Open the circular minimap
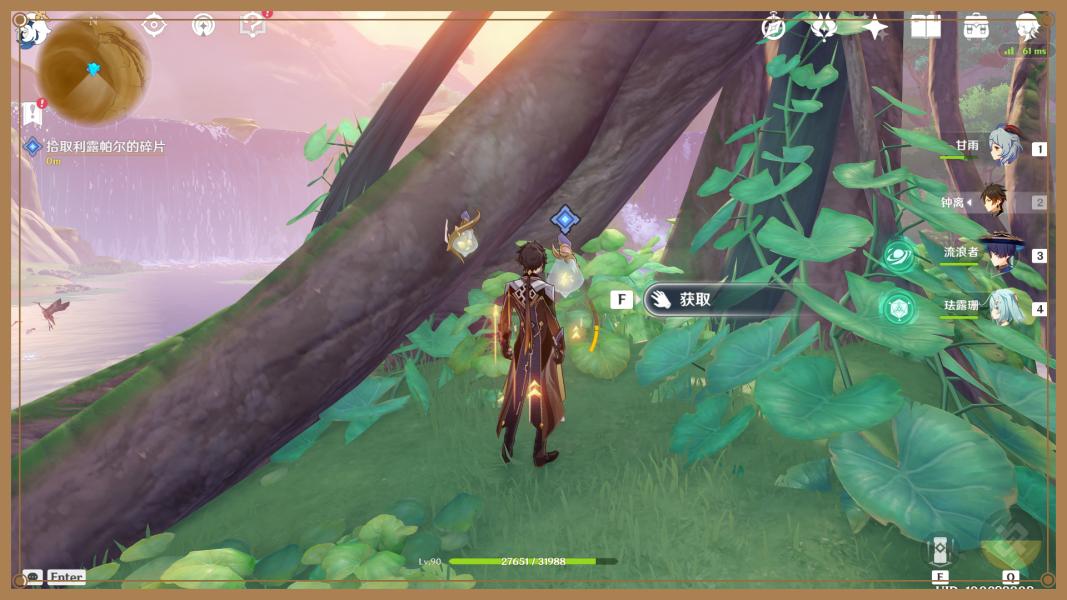Screen dimensions: 1067x600 coord(93,70)
